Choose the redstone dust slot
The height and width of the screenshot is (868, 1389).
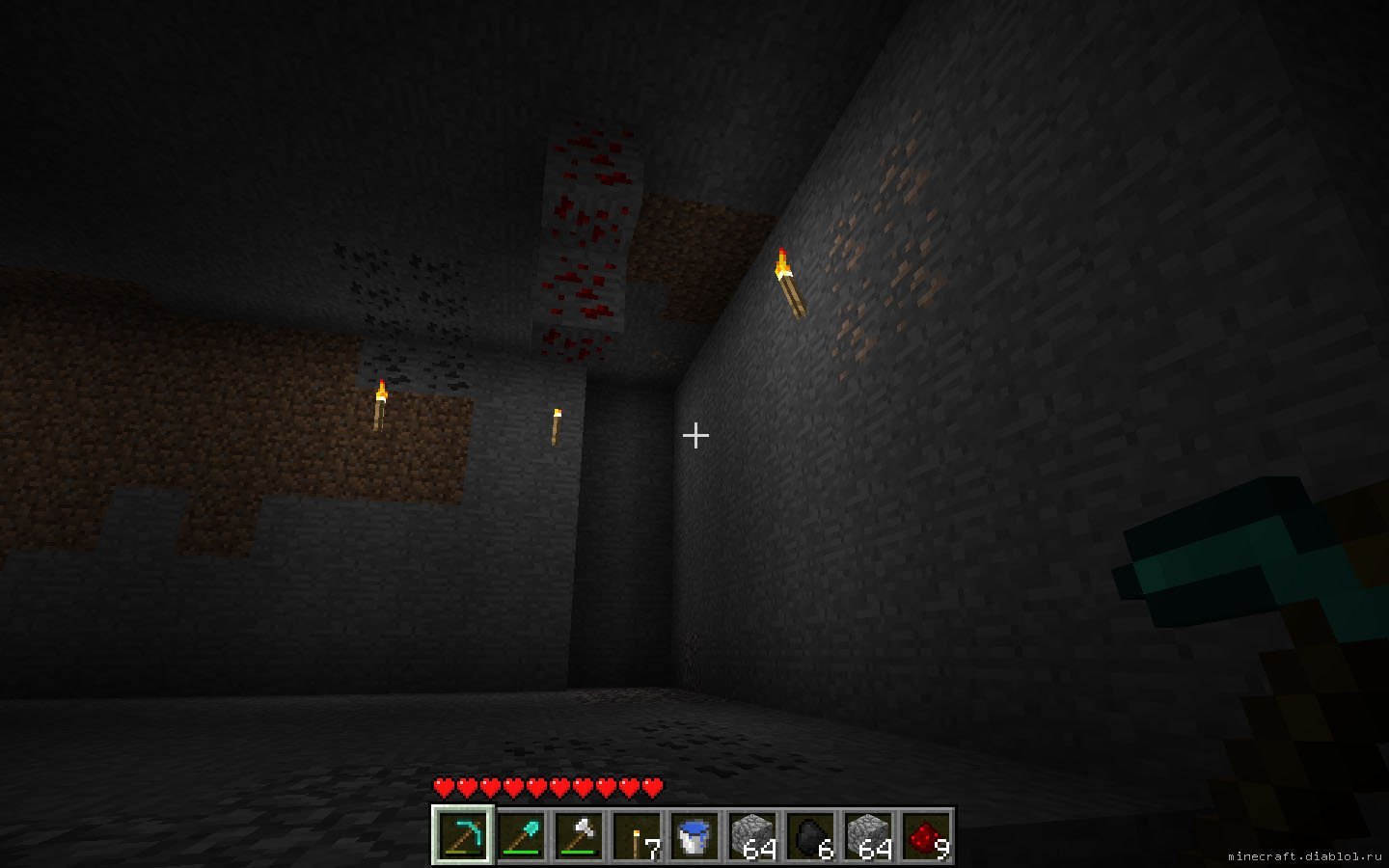pos(926,835)
